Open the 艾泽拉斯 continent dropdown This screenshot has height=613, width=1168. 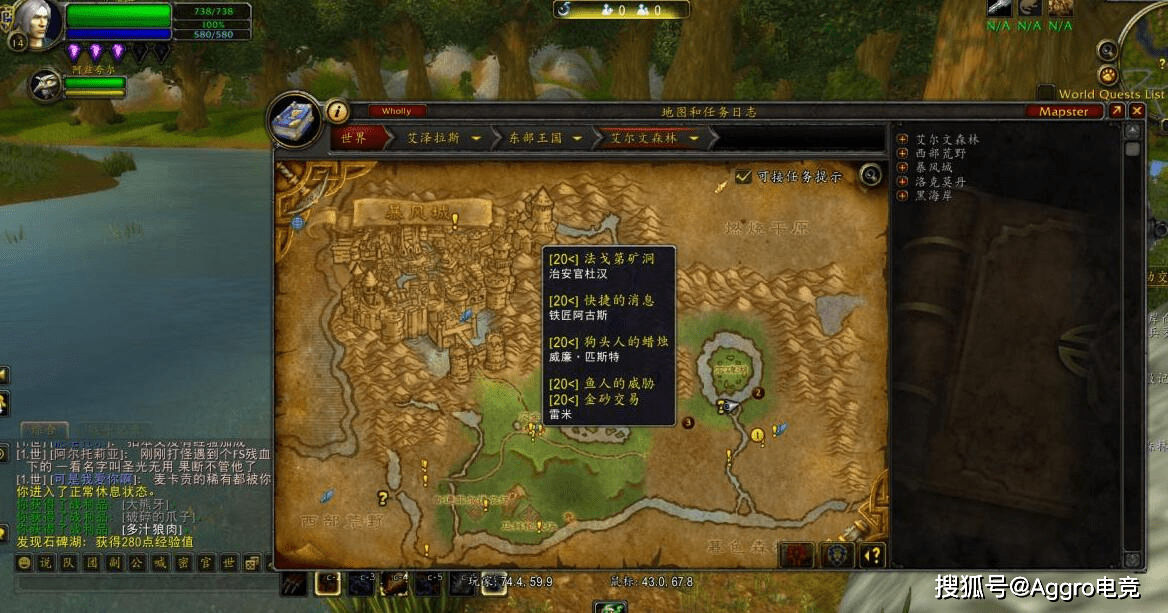click(476, 138)
